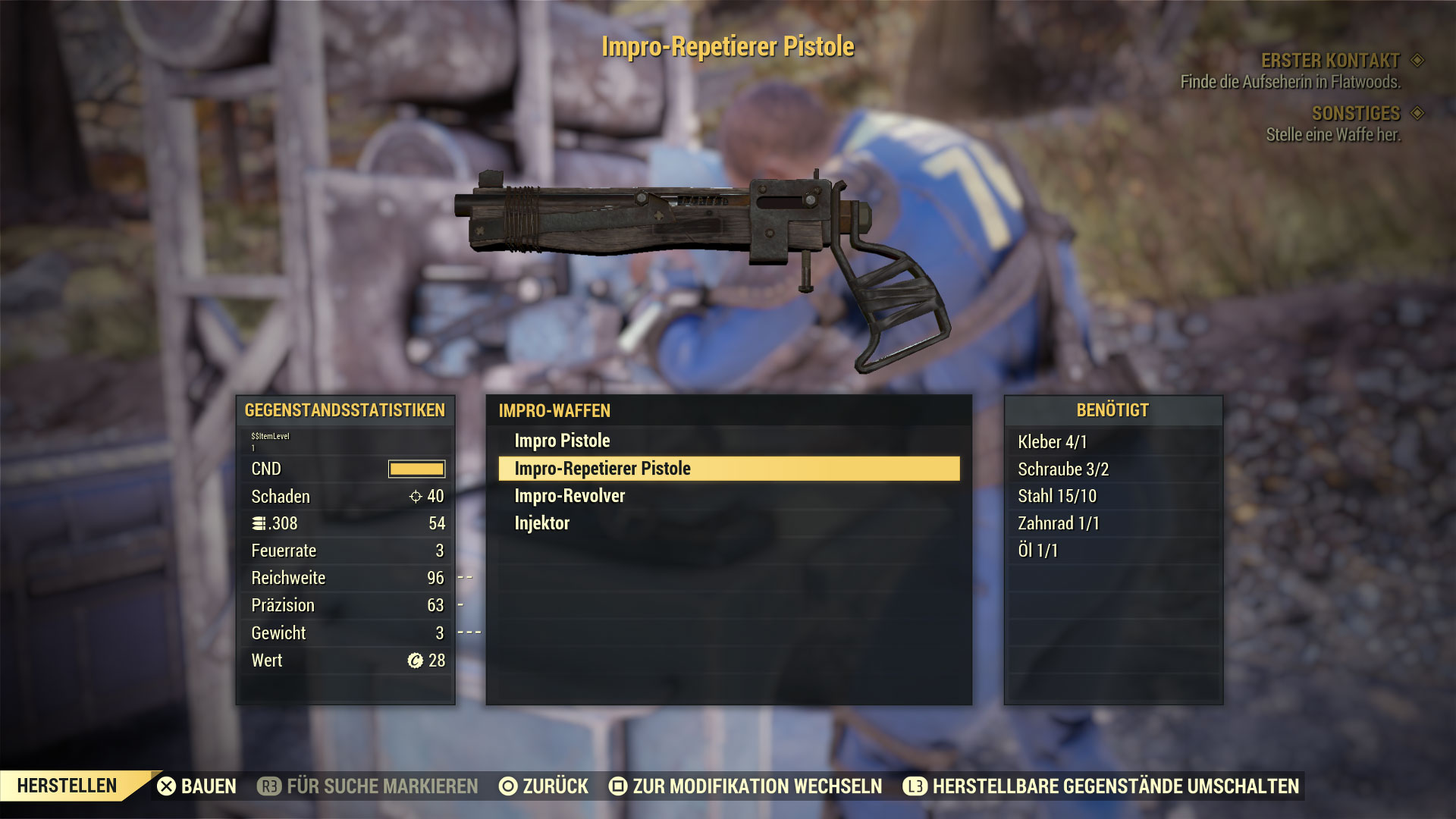Select Impro Pistole from the weapon list
The width and height of the screenshot is (1456, 819).
point(562,441)
